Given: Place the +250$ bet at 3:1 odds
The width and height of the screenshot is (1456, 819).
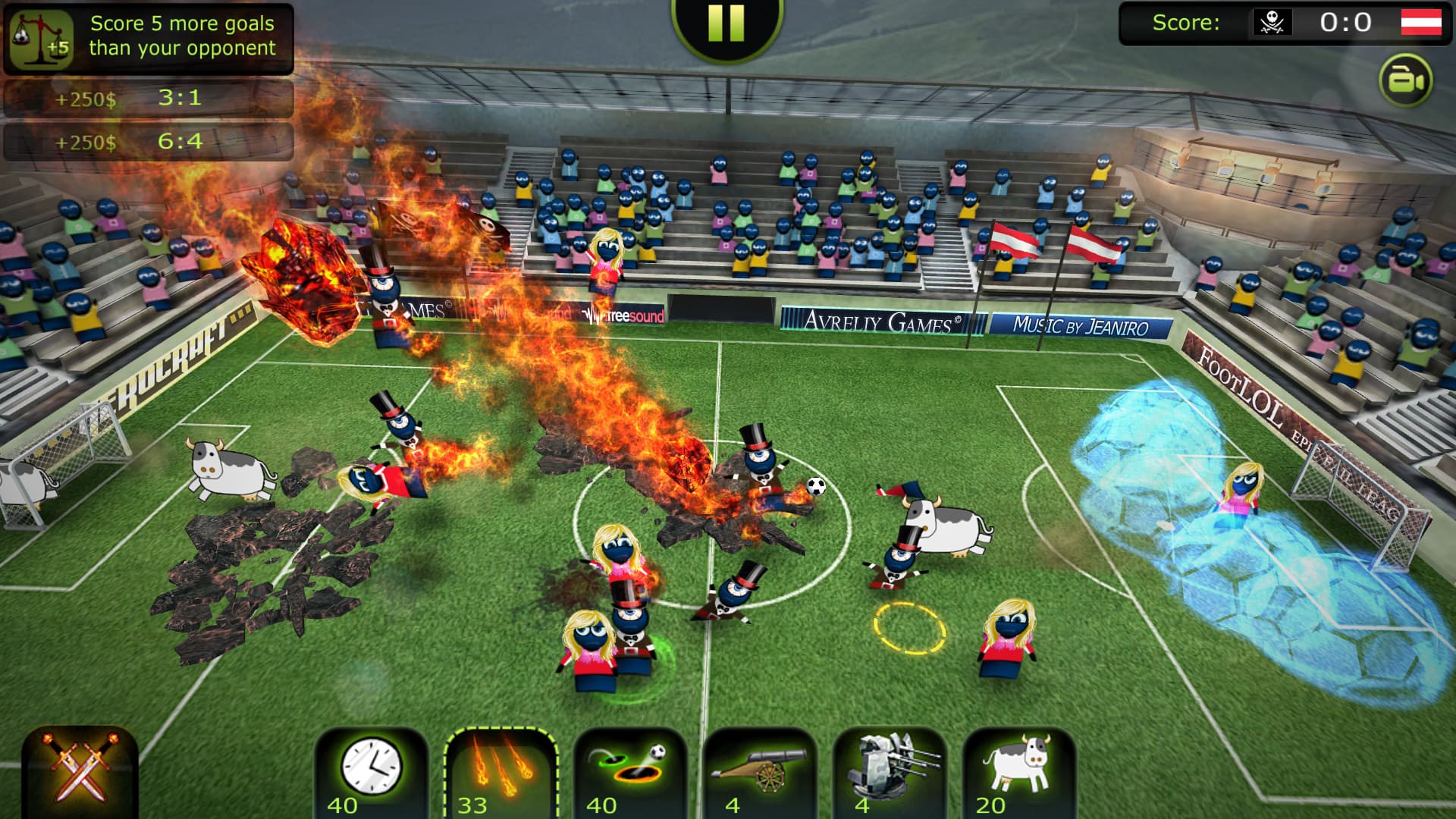Looking at the screenshot, I should click(148, 97).
